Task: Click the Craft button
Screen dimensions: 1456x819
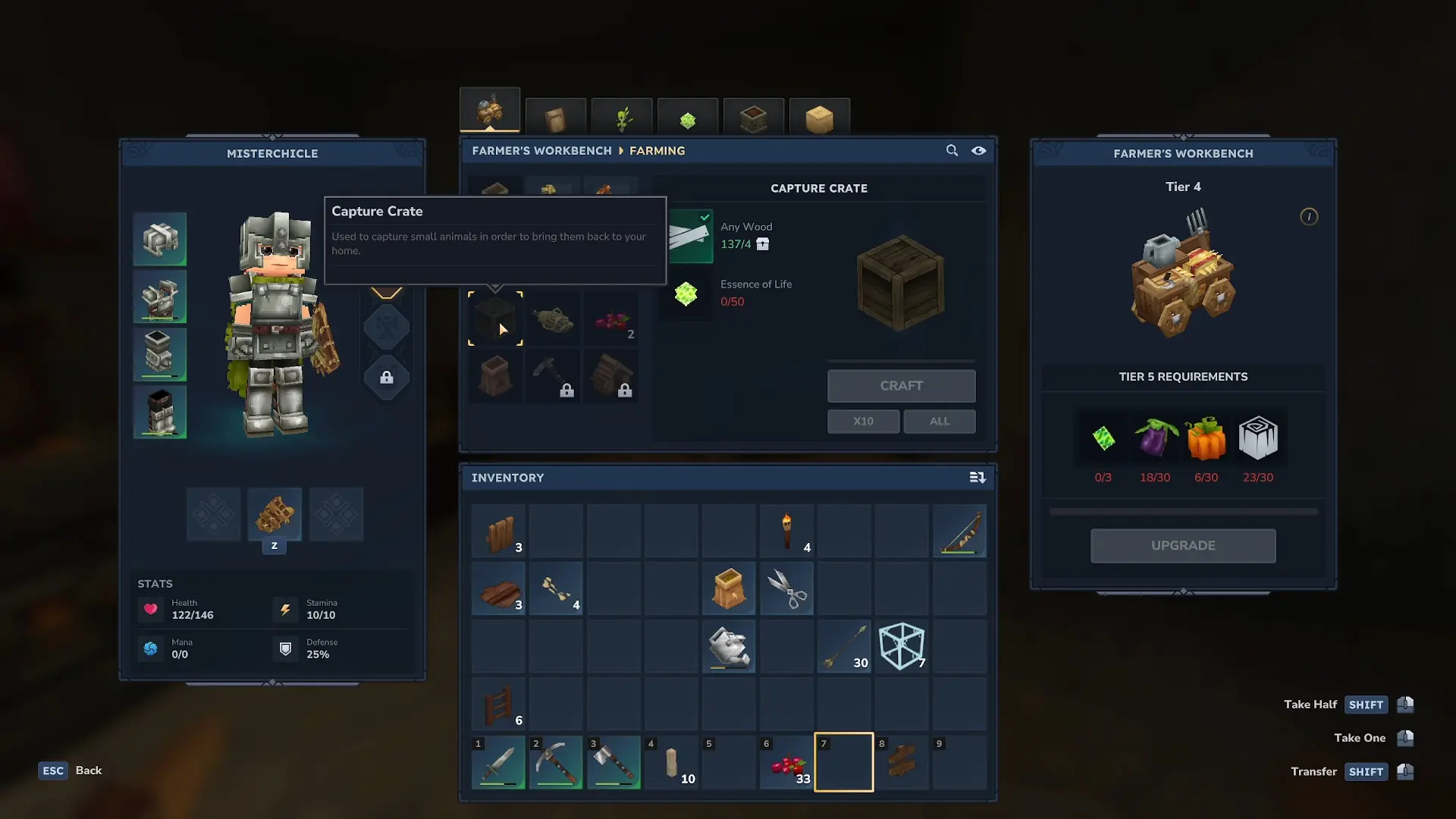Action: click(x=901, y=386)
